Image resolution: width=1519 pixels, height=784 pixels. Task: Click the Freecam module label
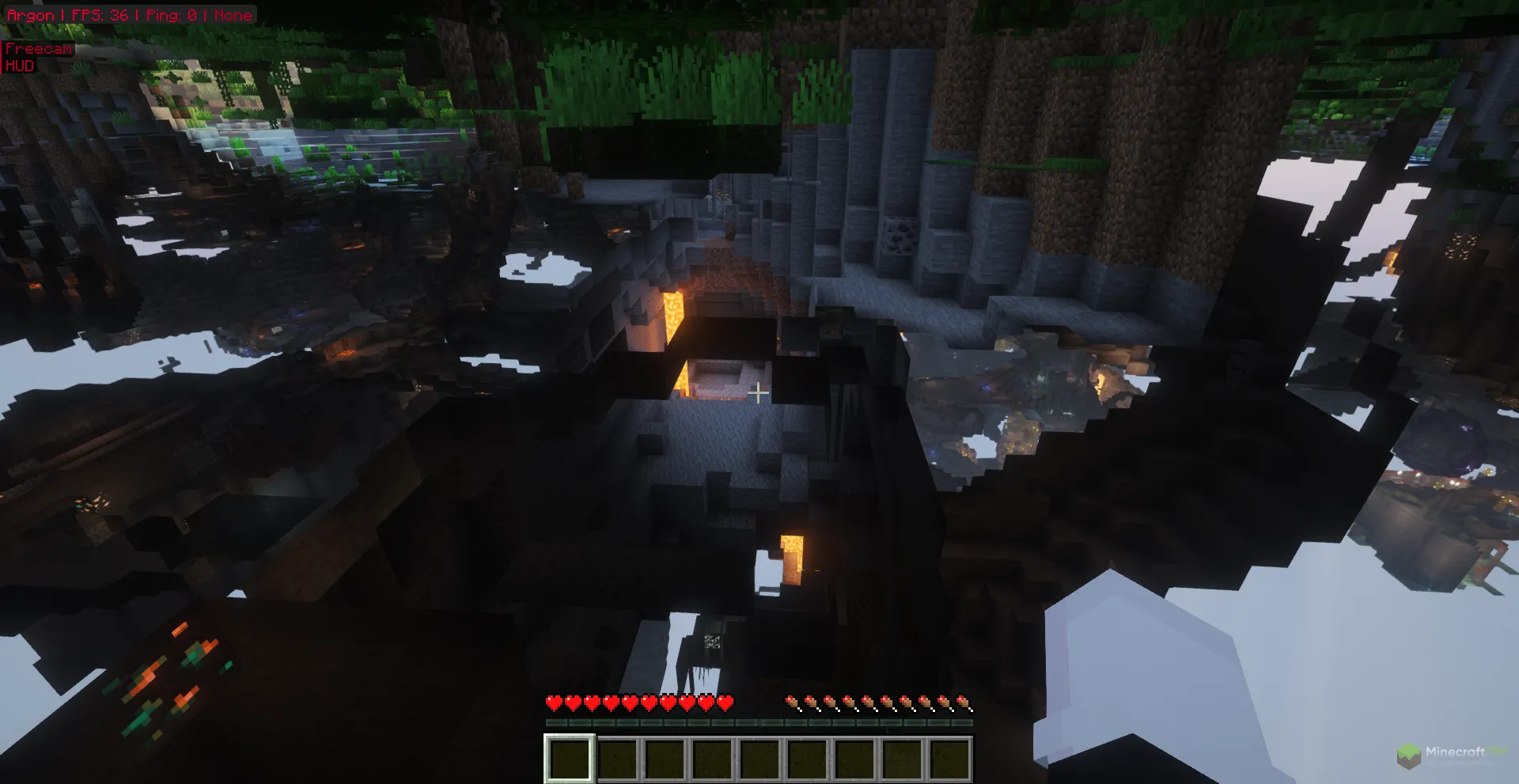(38, 49)
